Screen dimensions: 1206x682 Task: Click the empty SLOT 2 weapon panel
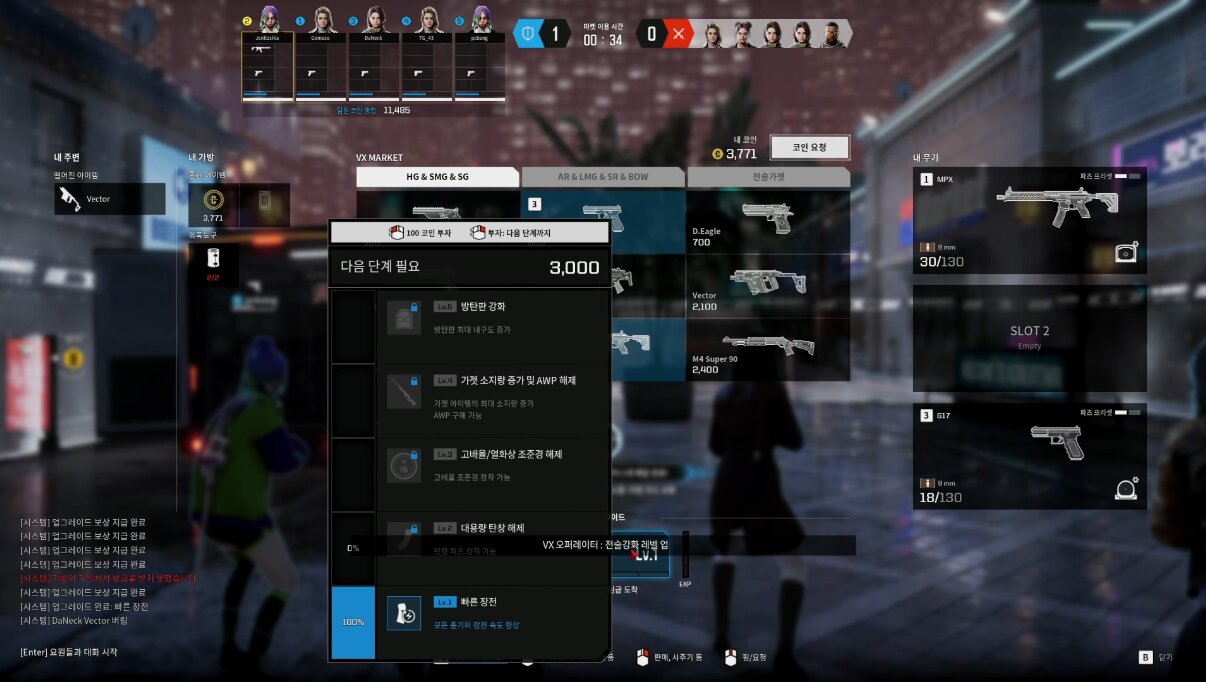[x=1029, y=338]
